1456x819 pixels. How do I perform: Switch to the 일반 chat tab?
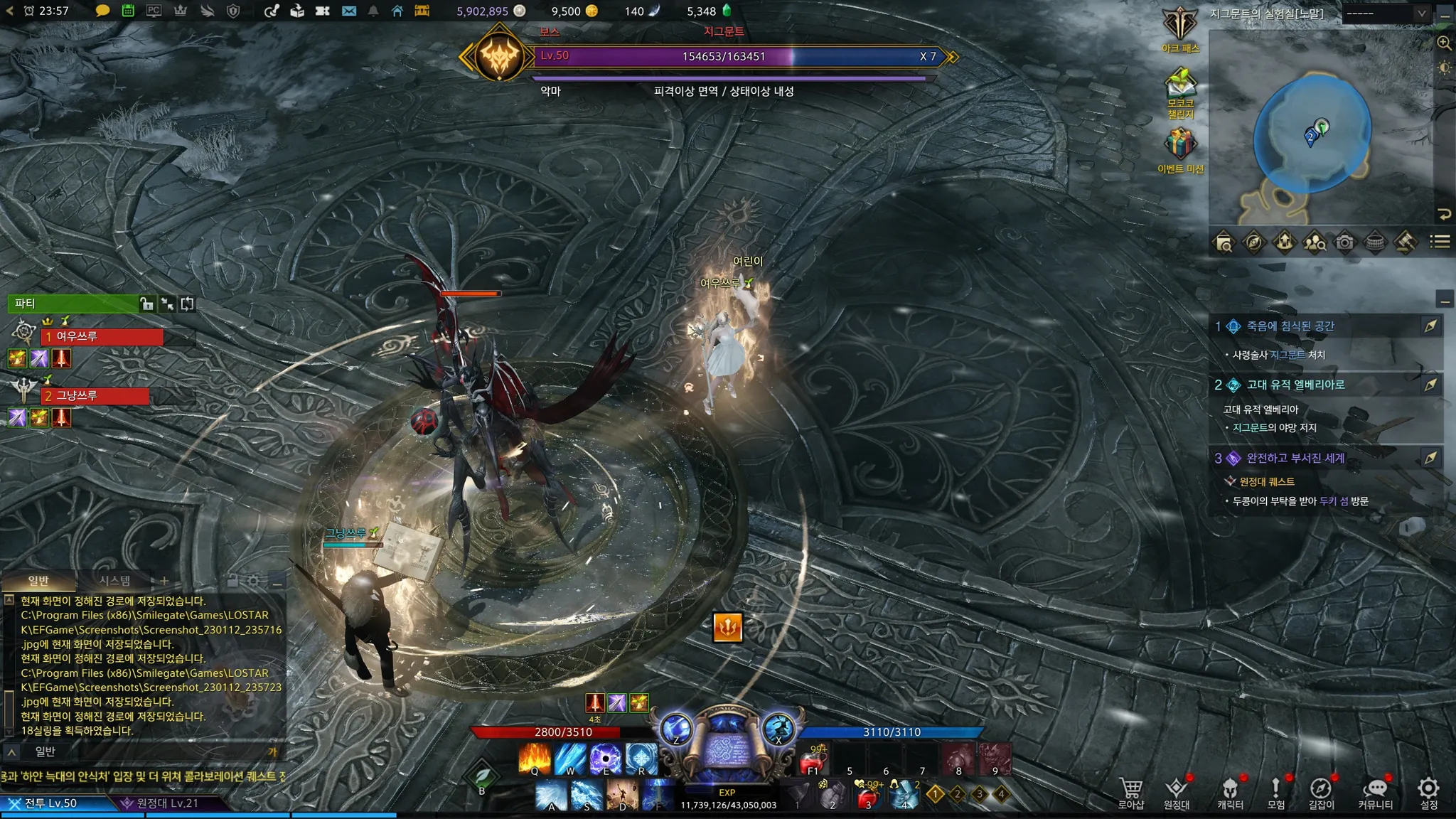38,581
